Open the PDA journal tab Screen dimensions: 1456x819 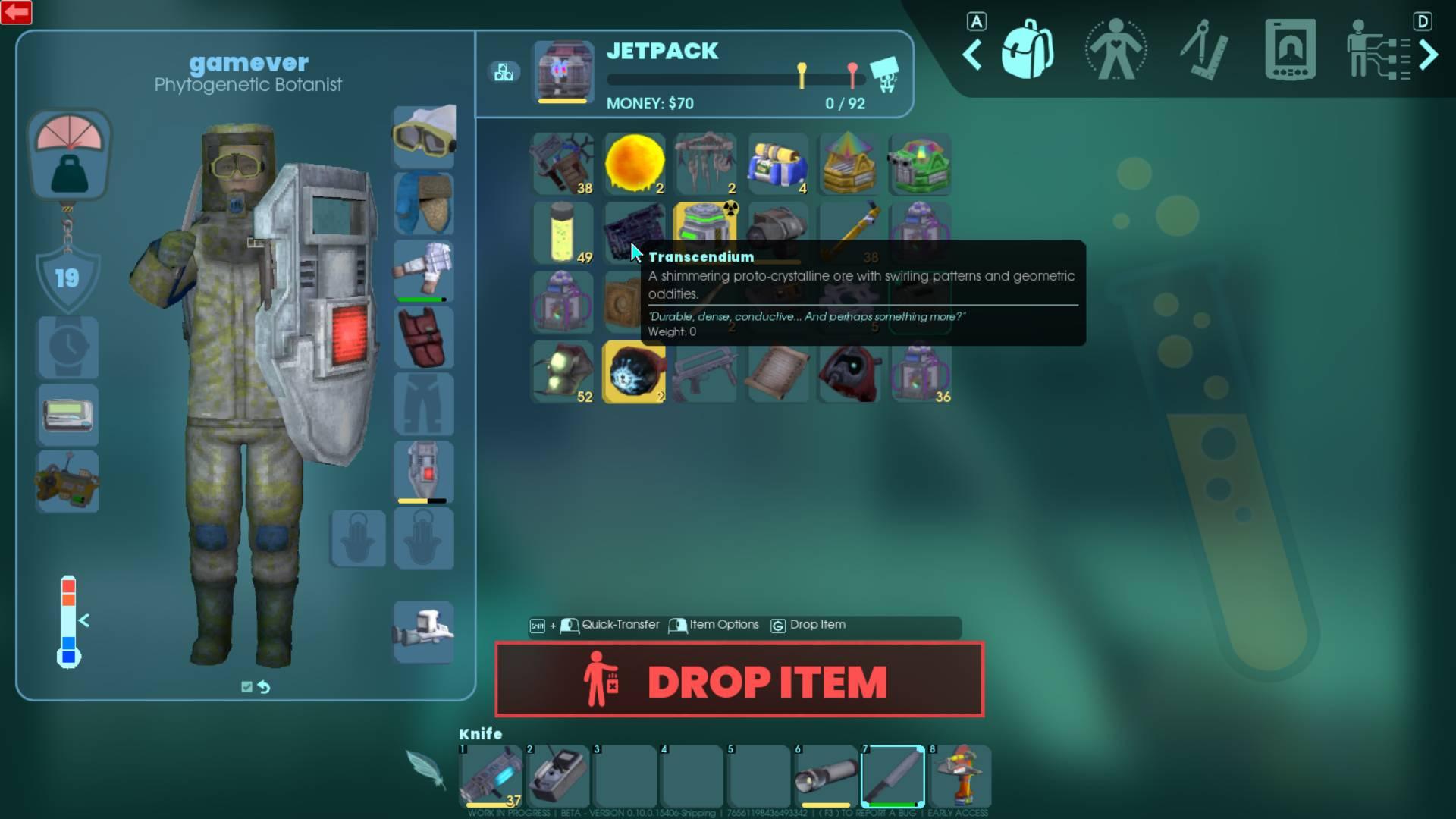(1289, 50)
